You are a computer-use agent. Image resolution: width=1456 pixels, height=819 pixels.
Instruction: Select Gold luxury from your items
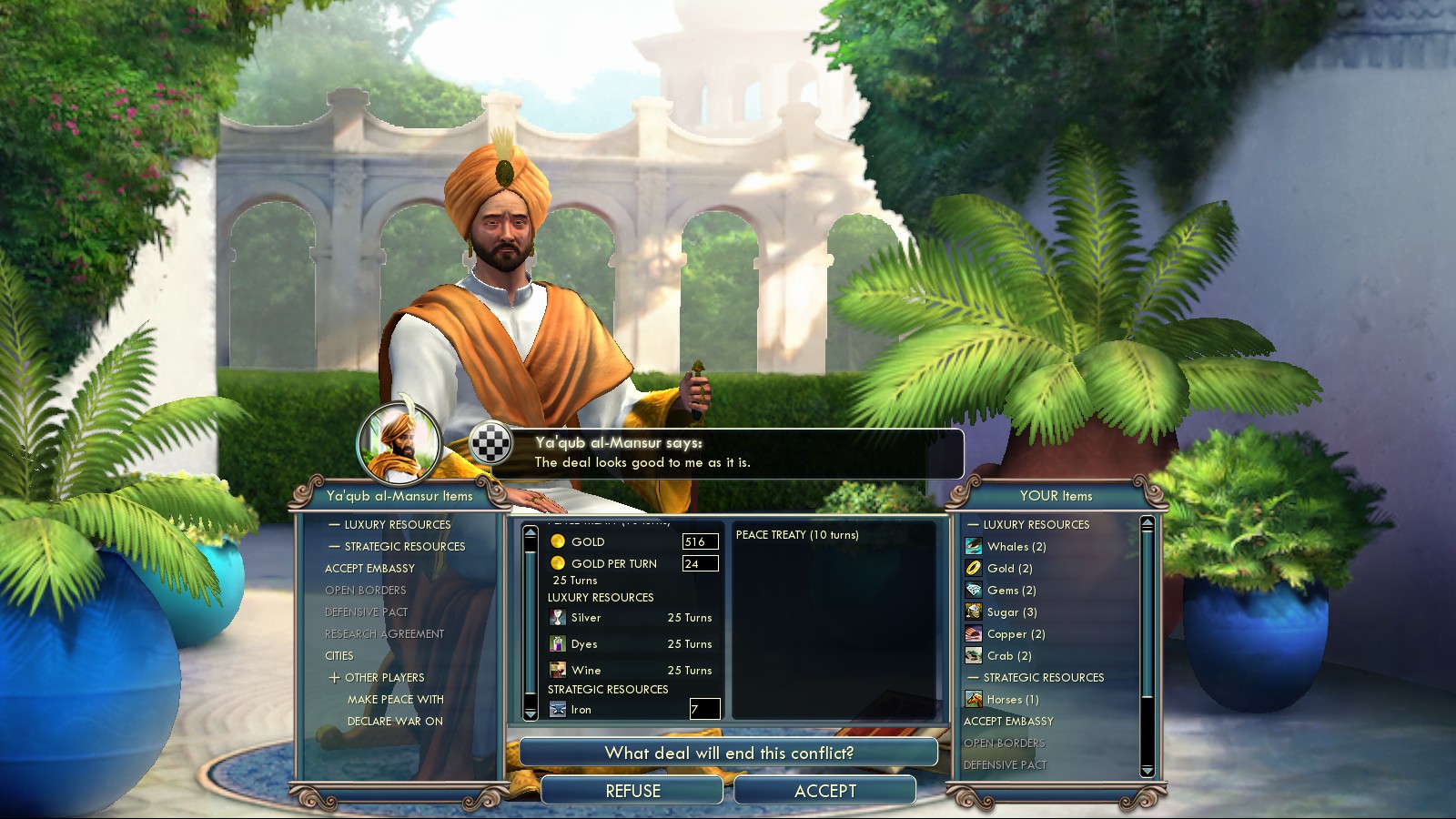point(1009,569)
